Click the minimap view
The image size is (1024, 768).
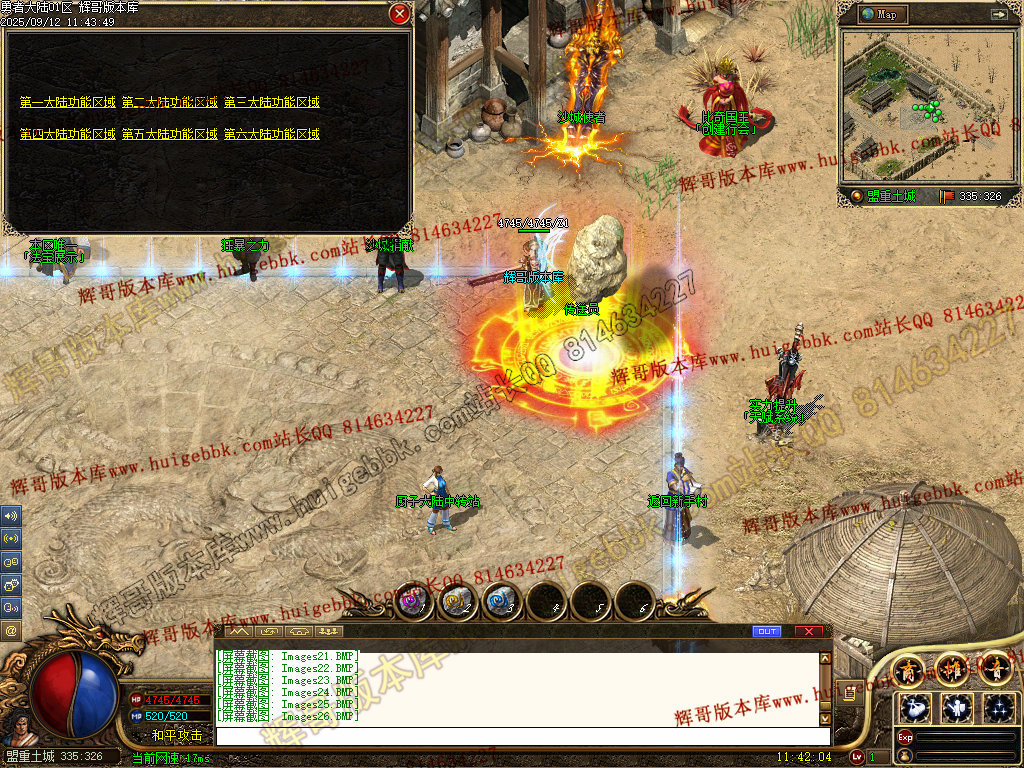(925, 106)
